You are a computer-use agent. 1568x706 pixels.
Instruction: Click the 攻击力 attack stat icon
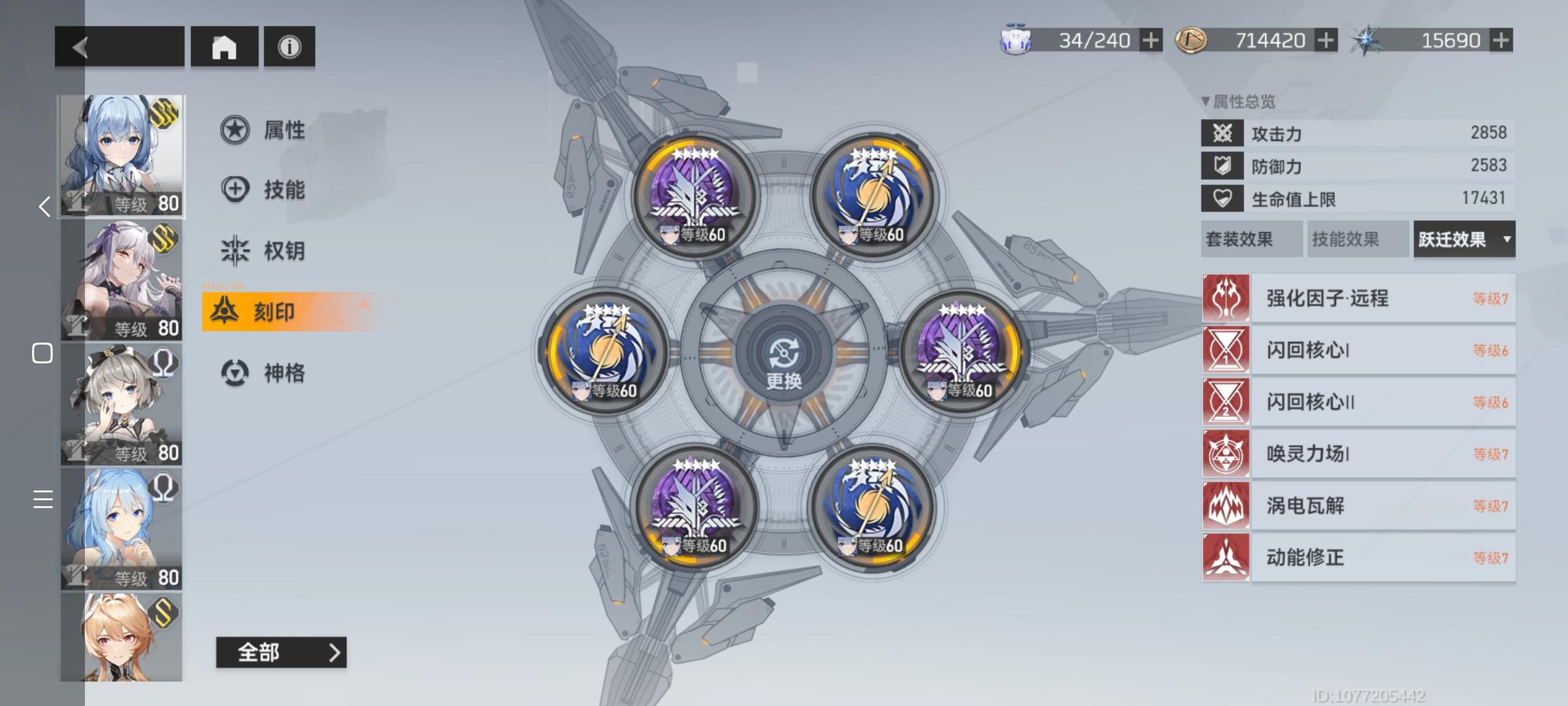tap(1223, 133)
